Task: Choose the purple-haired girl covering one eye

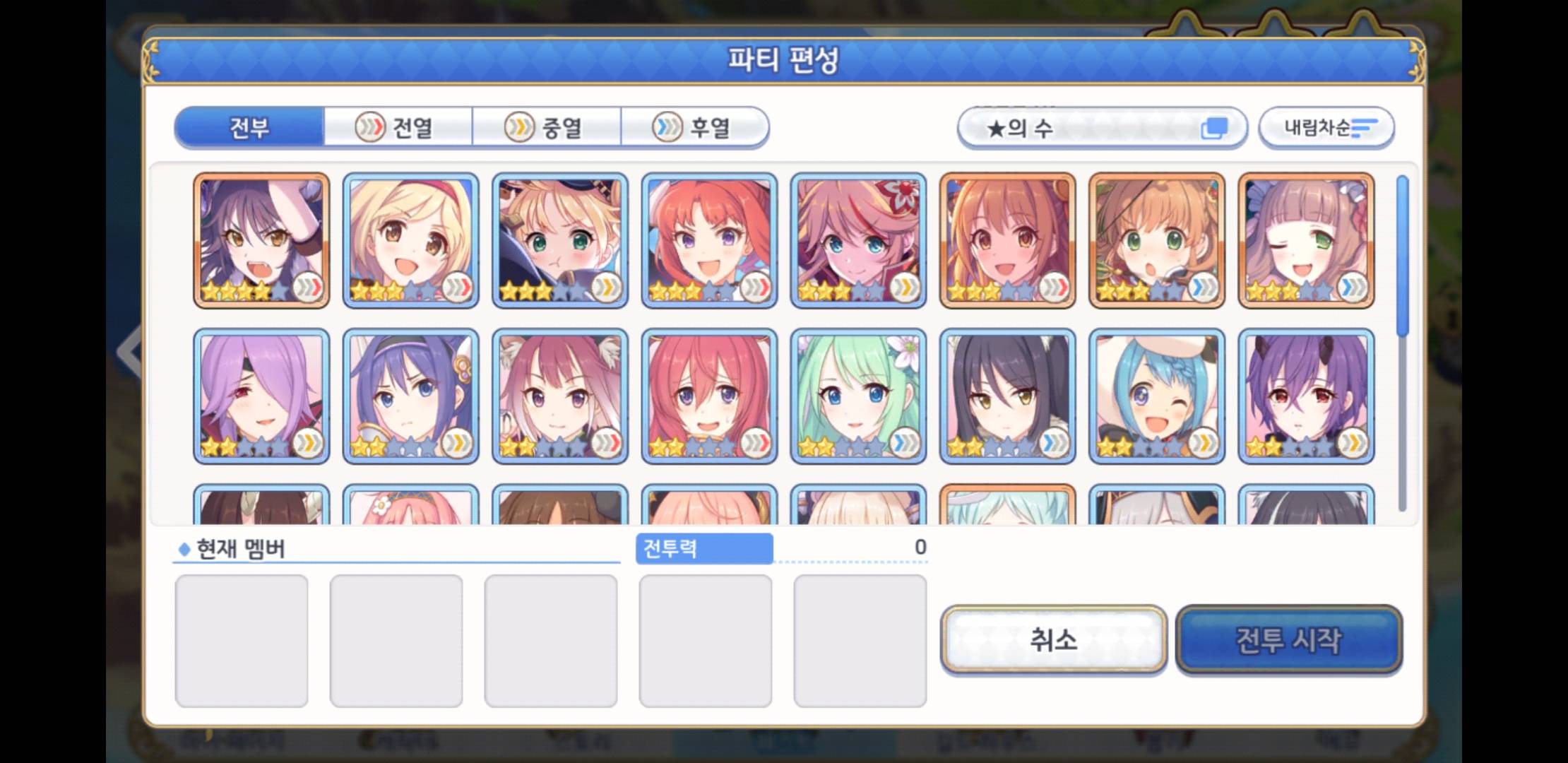Action: coord(261,396)
